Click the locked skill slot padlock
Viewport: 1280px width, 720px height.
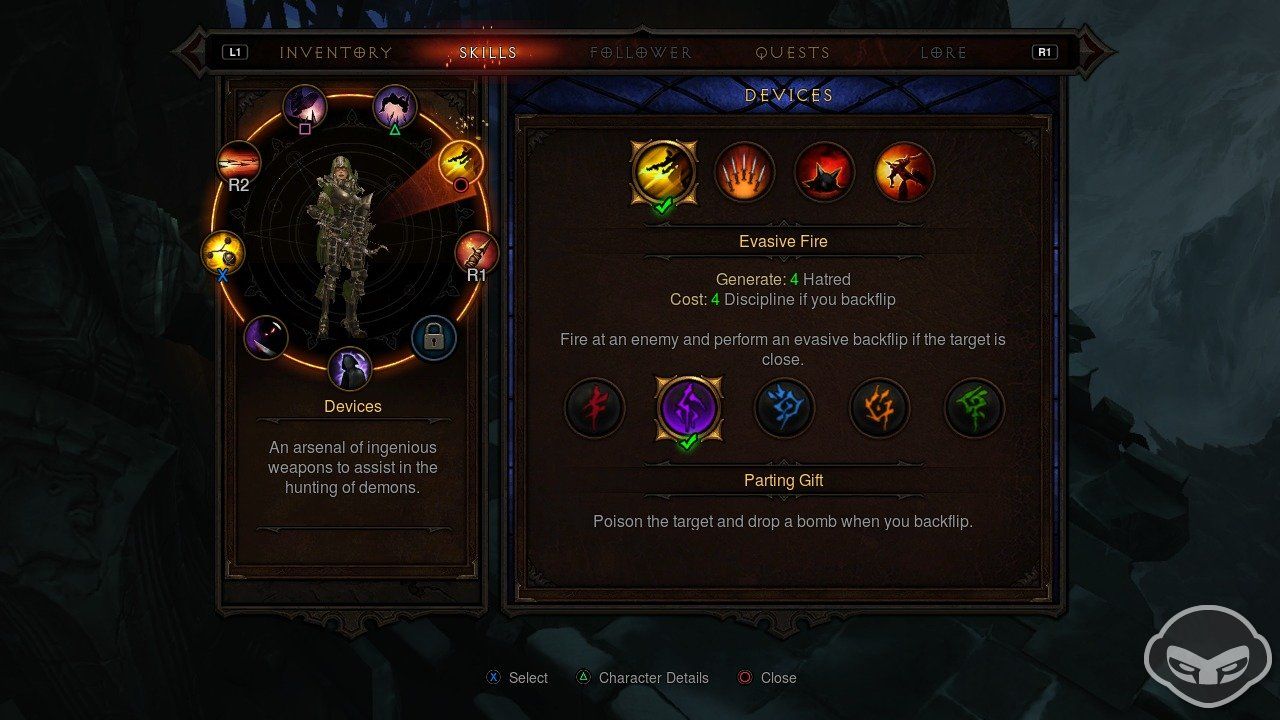coord(433,339)
